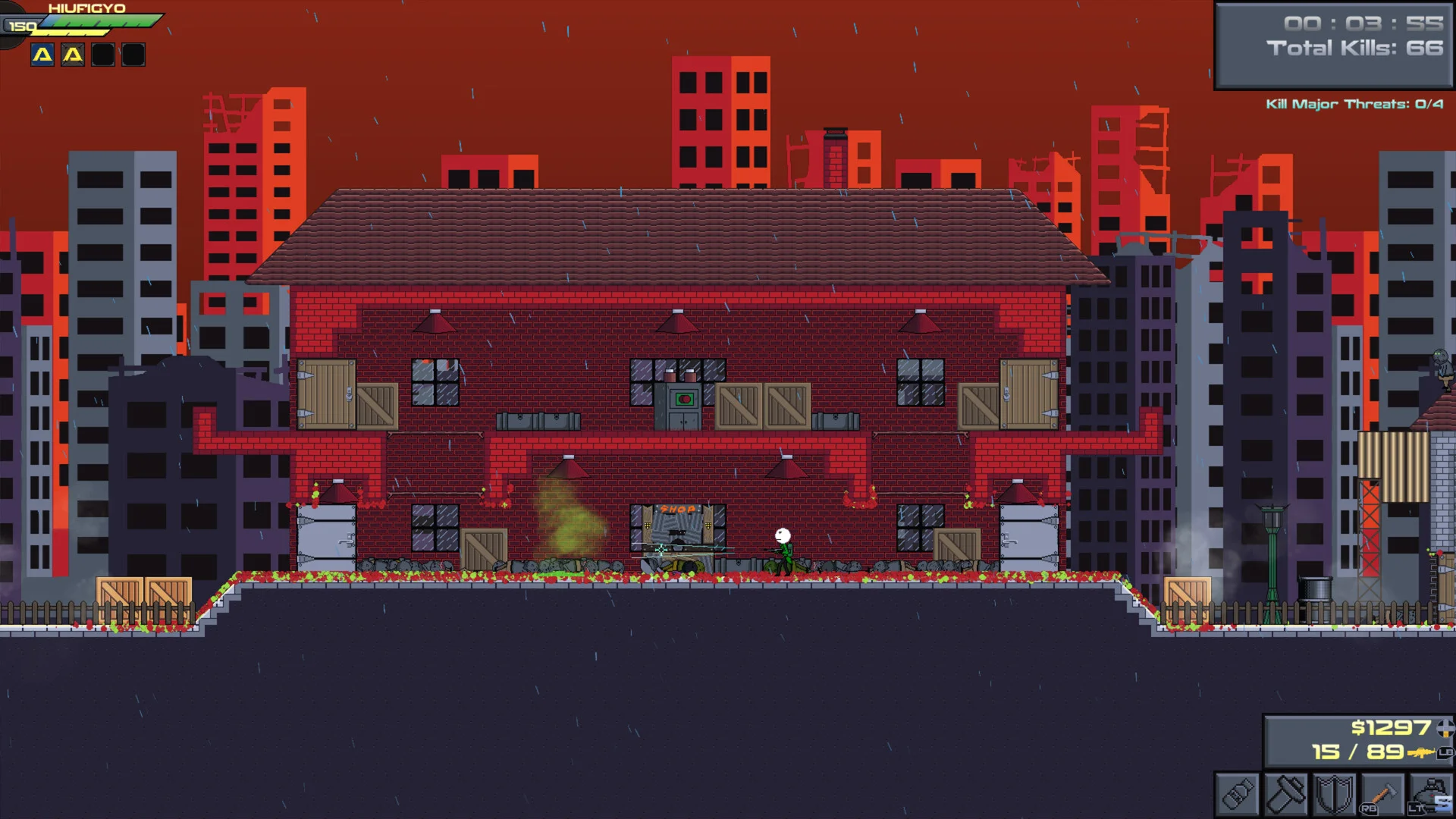Click the Kill Major Threats objective tracker
The height and width of the screenshot is (819, 1456).
[1354, 104]
